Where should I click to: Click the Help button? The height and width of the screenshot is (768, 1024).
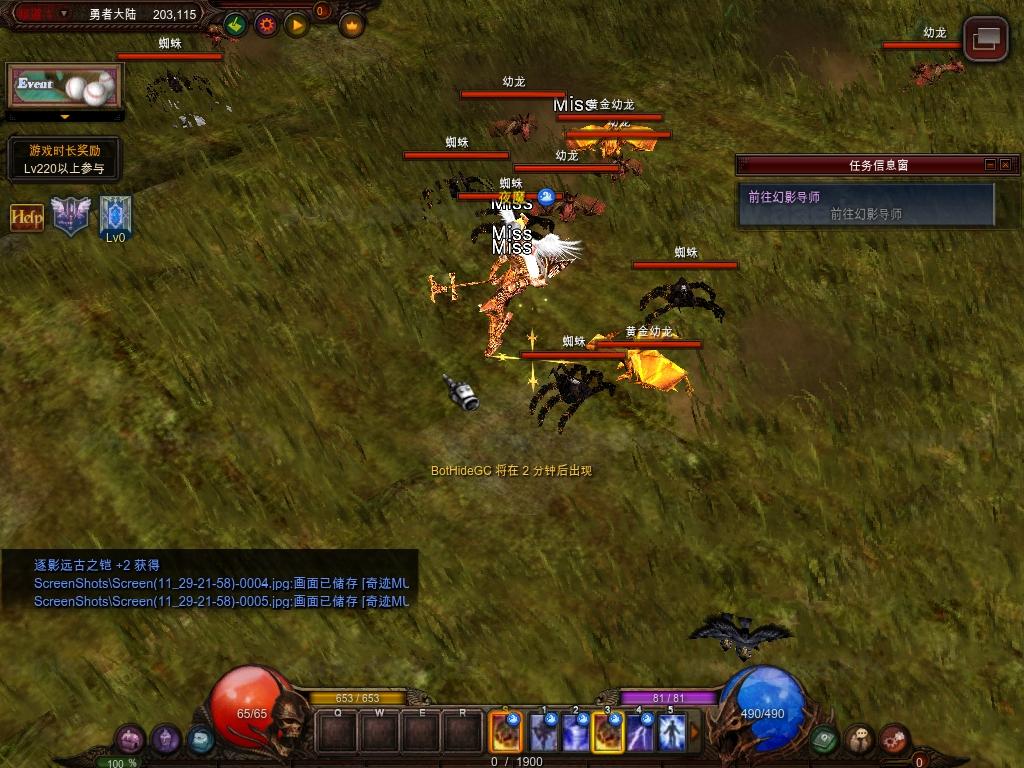pyautogui.click(x=27, y=217)
